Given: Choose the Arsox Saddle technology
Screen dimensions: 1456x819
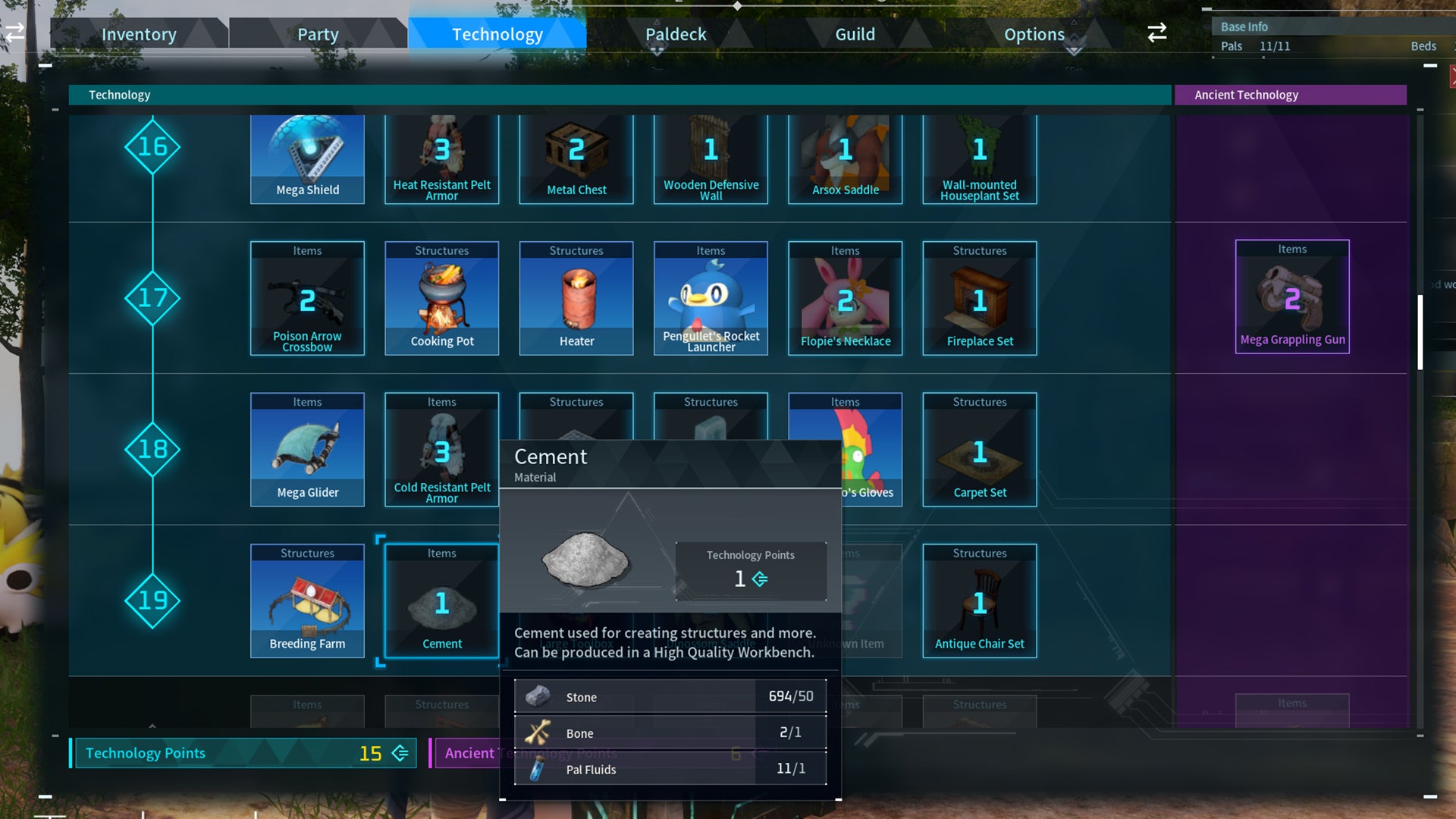Looking at the screenshot, I should 845,155.
